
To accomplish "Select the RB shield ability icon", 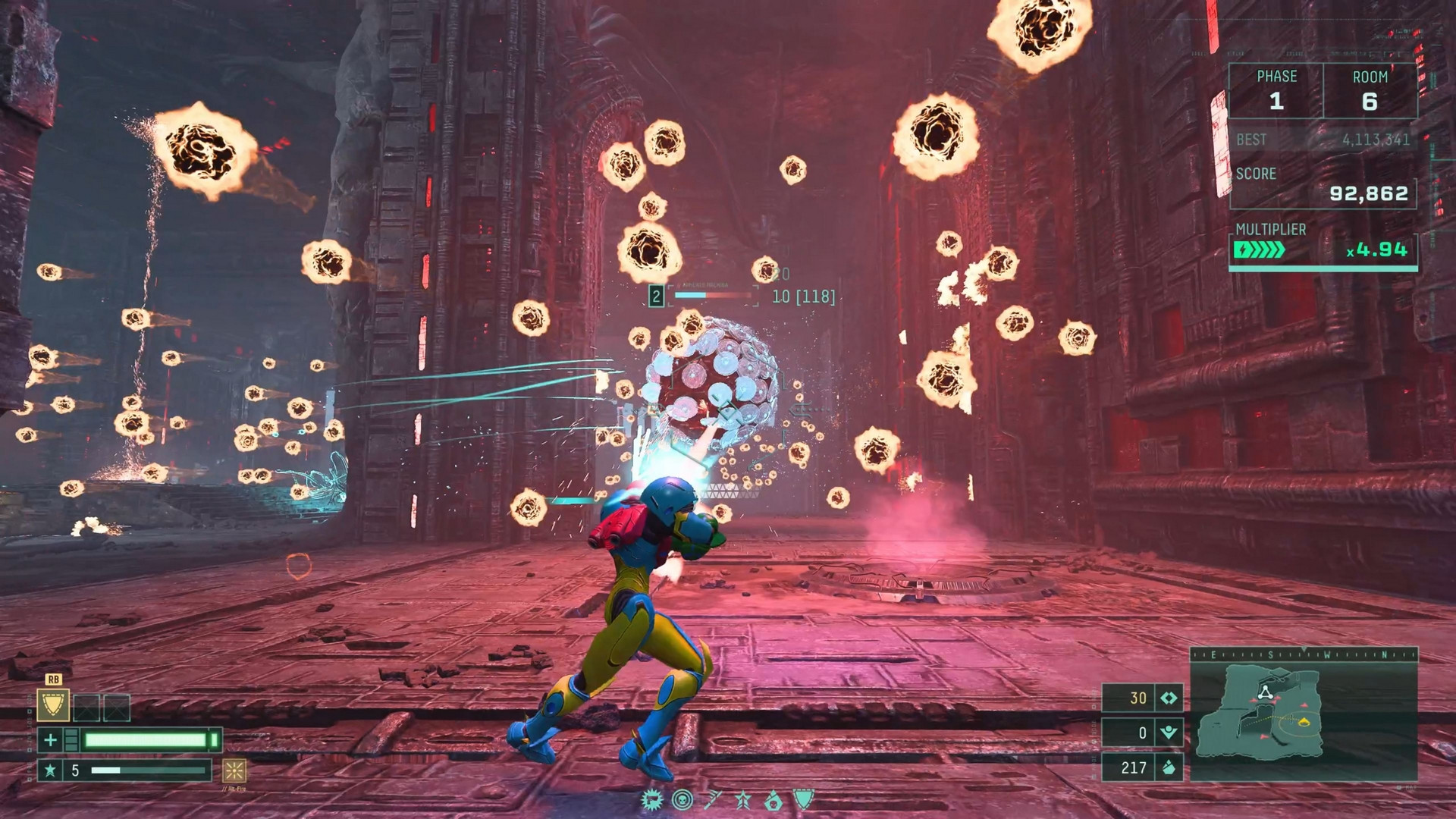I will coord(53,705).
